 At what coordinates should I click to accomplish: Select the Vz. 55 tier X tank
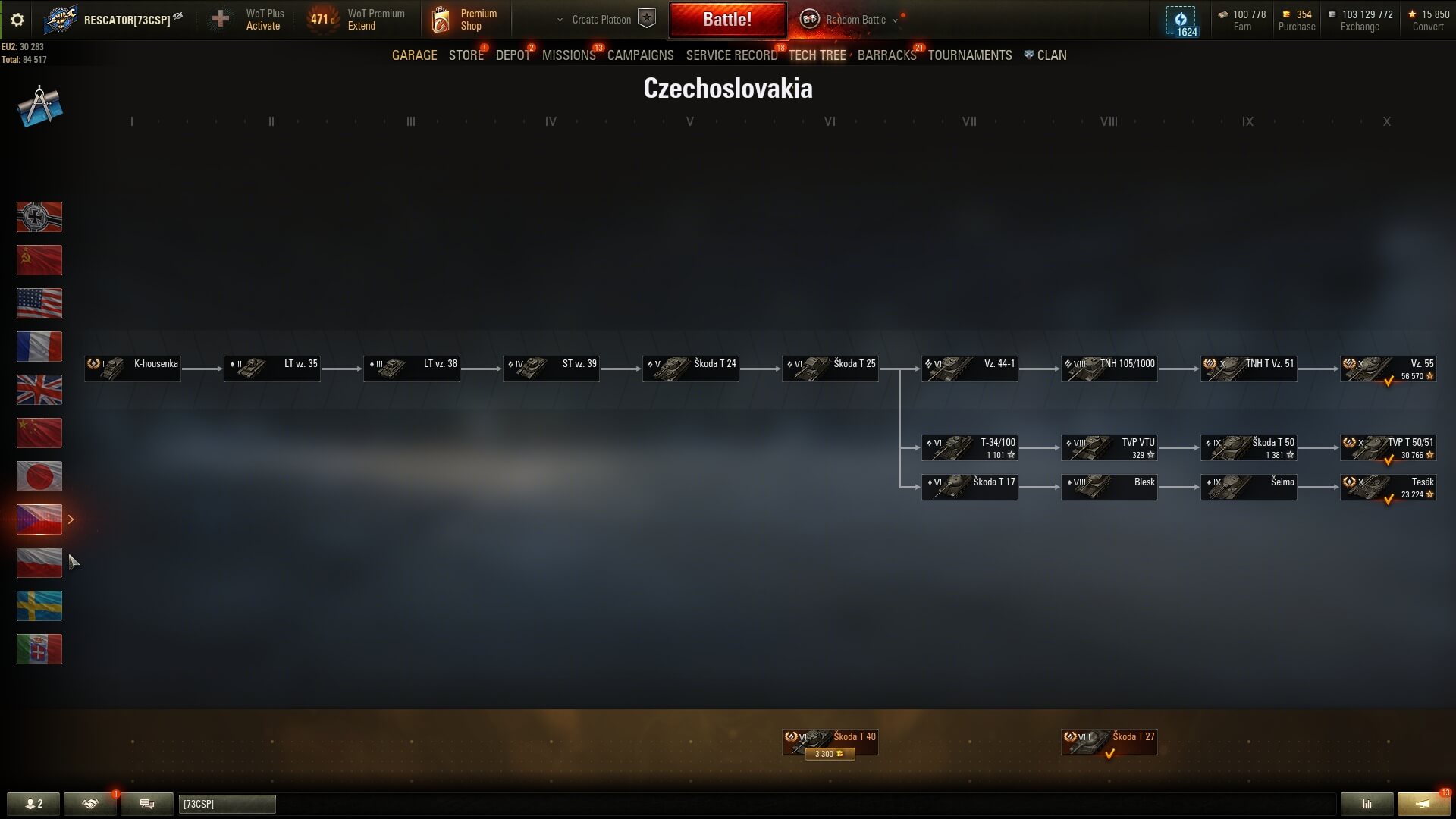tap(1388, 369)
